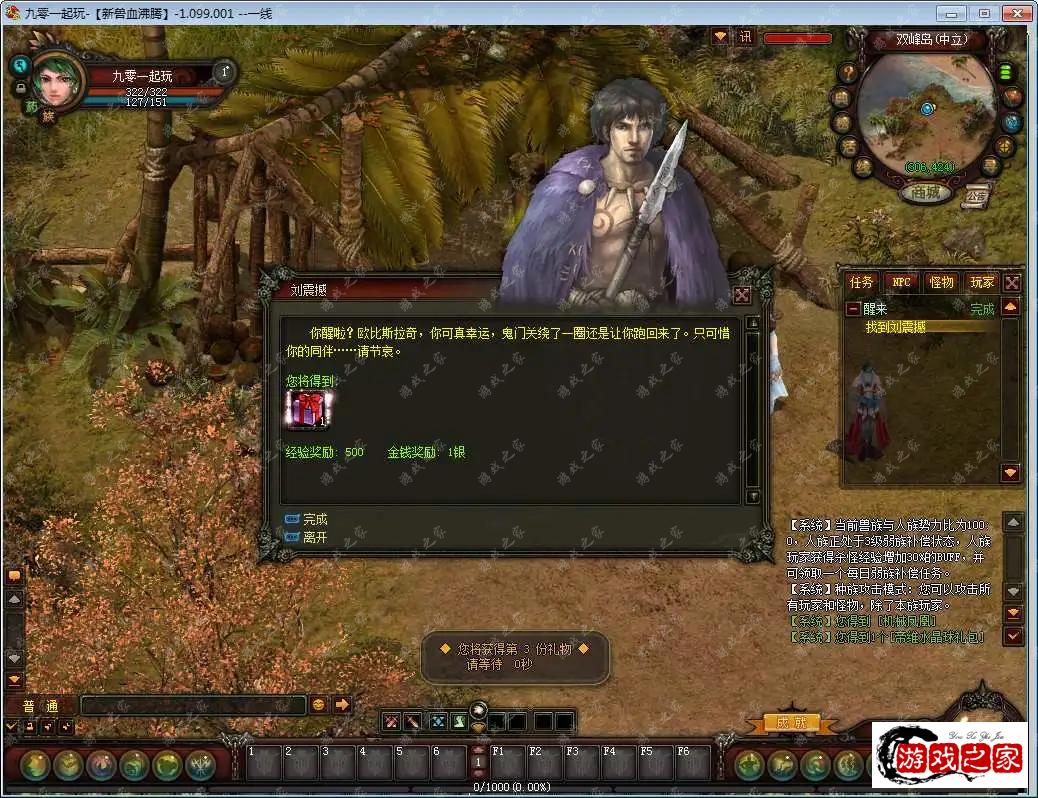Viewport: 1038px width, 798px height.
Task: Close the quest tracker panel
Action: point(1012,283)
